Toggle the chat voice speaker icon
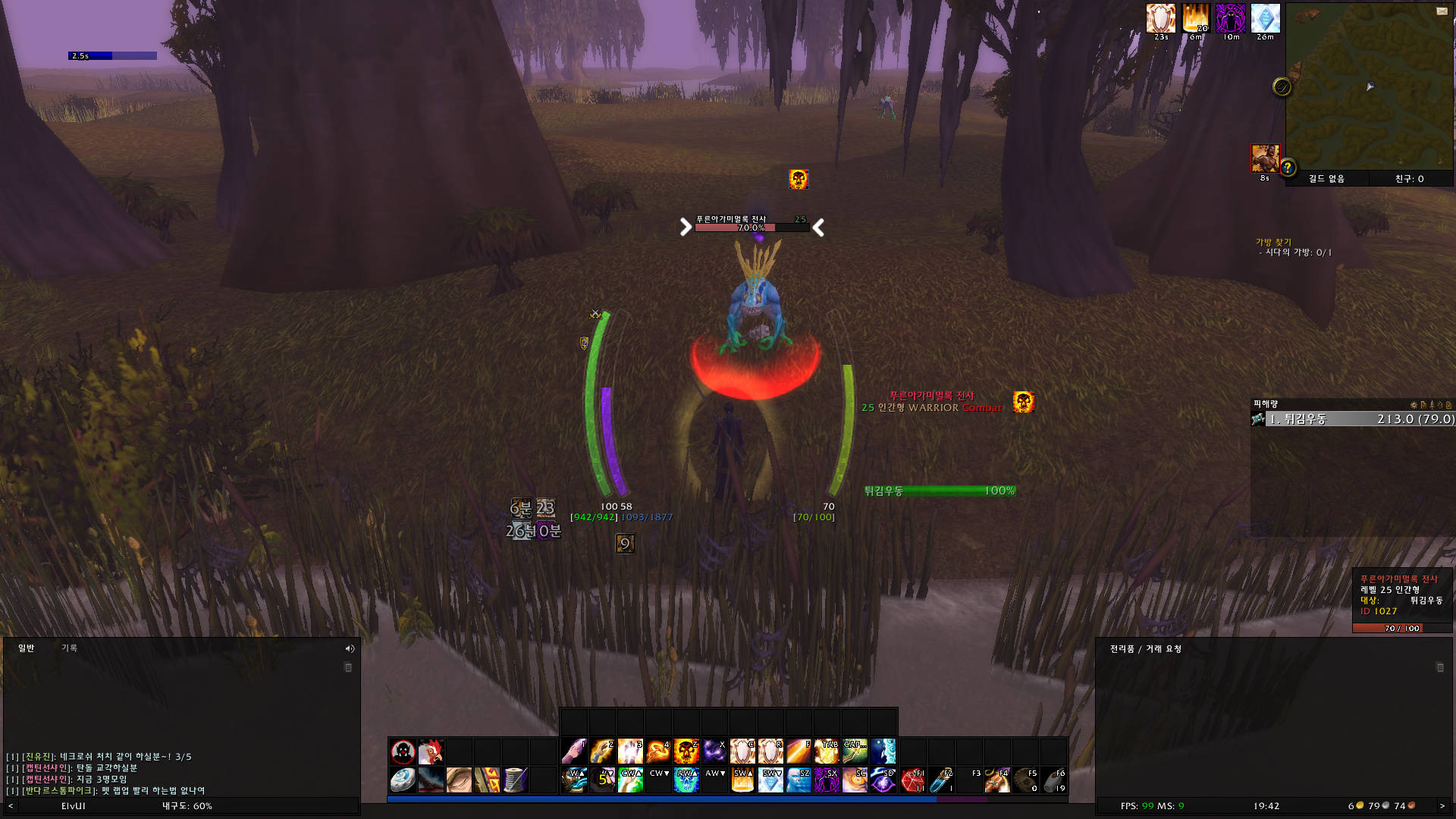The height and width of the screenshot is (819, 1456). 350,649
